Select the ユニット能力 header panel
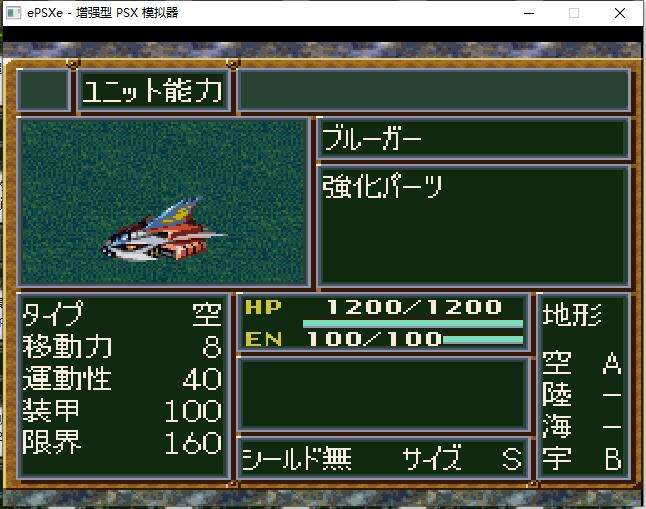 pyautogui.click(x=152, y=91)
